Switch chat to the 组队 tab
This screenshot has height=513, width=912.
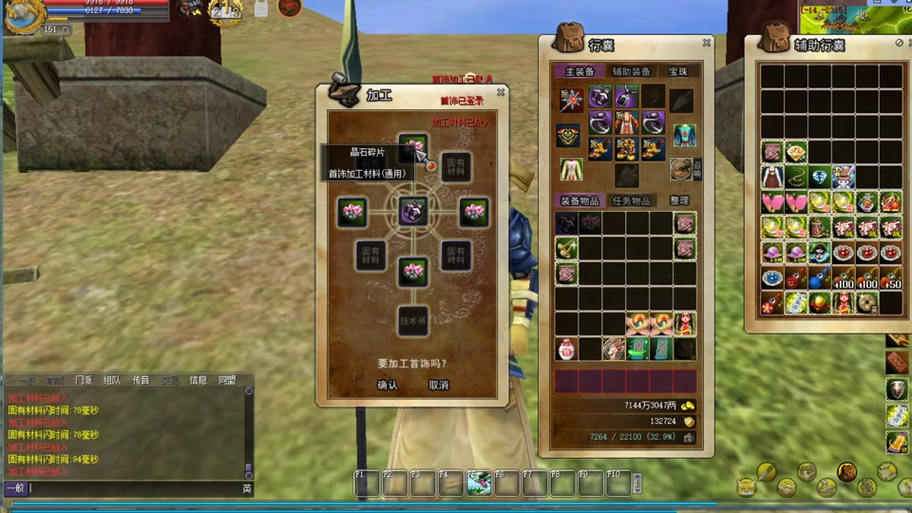coord(112,380)
